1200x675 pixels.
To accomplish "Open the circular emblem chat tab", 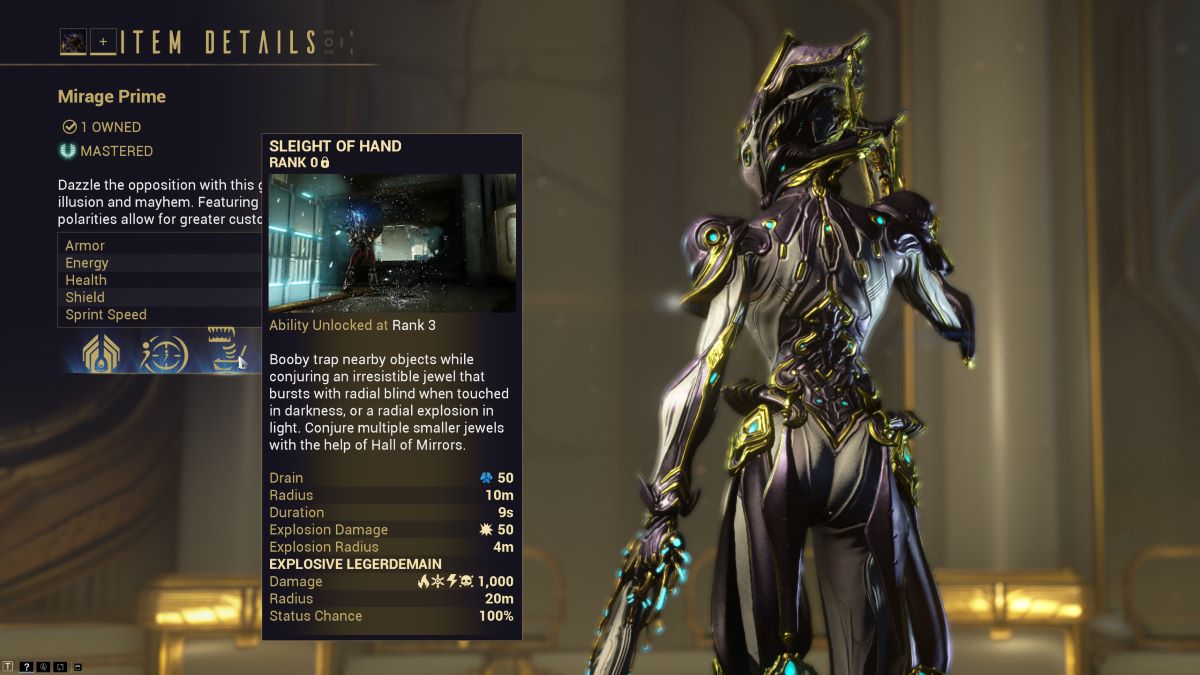I will [44, 666].
